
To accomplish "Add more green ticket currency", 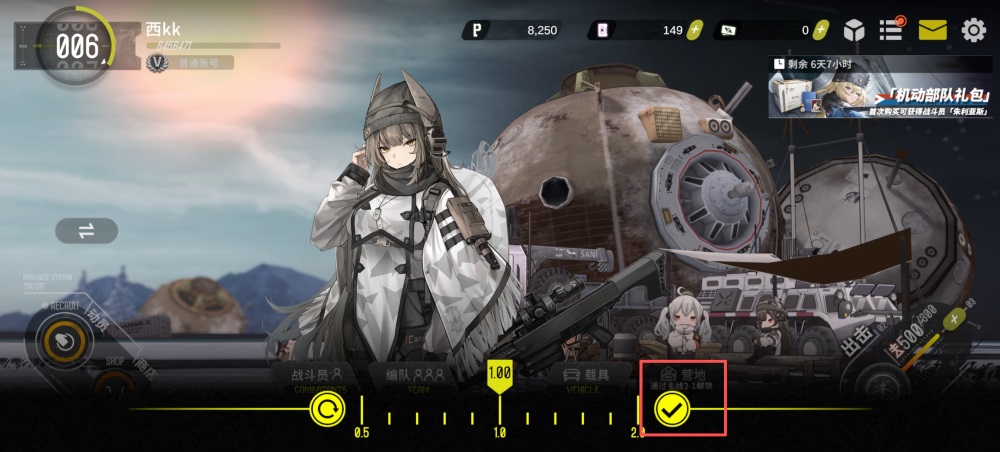I will click(x=820, y=30).
